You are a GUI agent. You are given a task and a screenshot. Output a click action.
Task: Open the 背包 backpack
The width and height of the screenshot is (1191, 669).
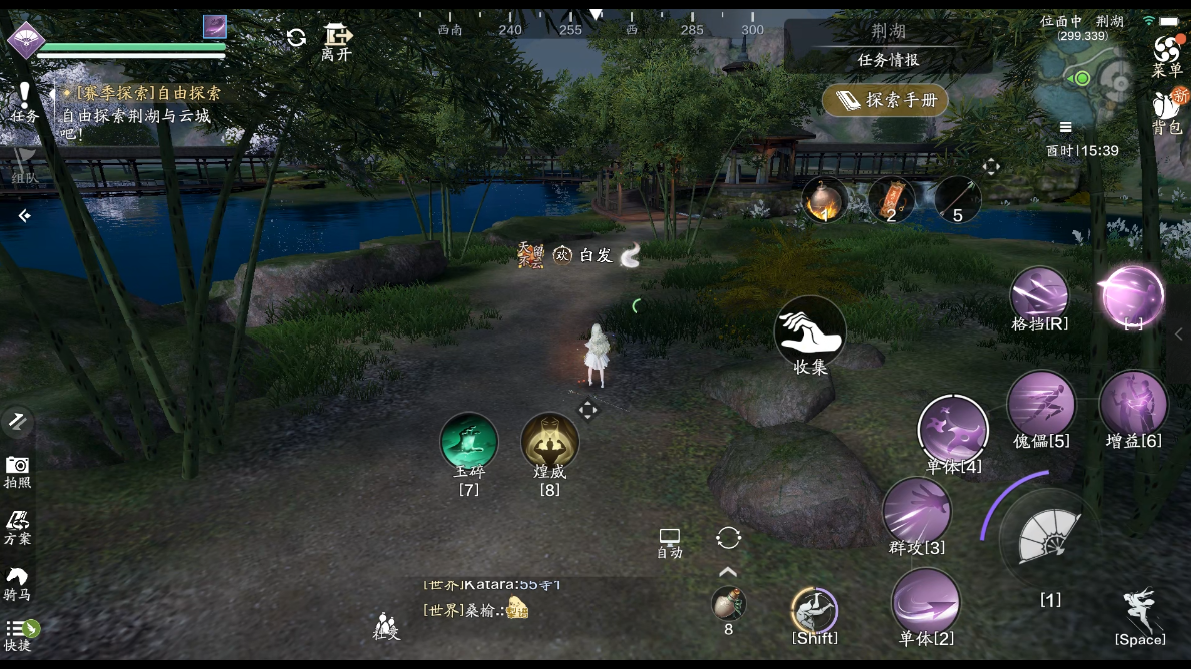click(x=1166, y=110)
